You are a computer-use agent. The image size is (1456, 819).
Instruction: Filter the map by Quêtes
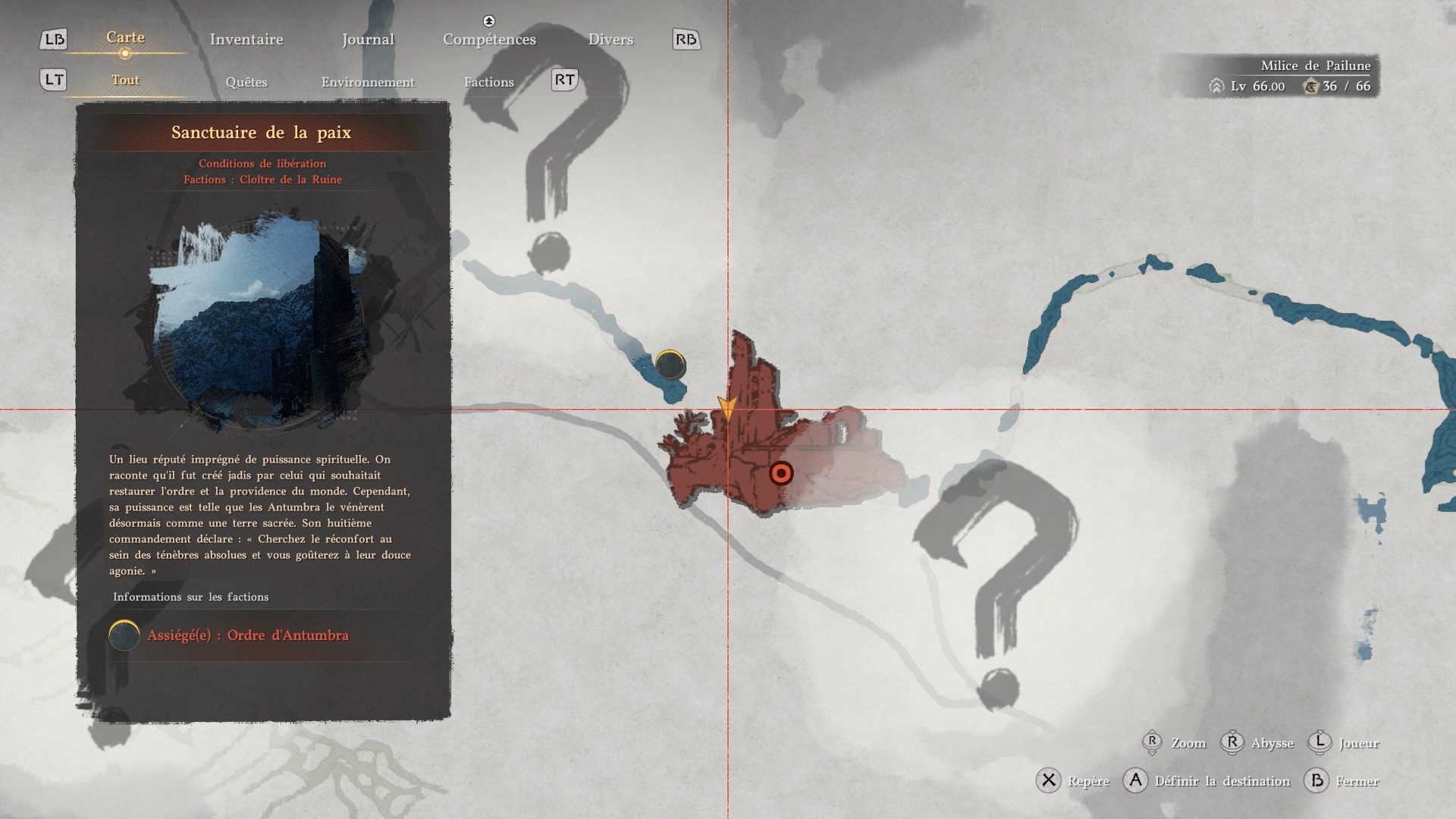(x=246, y=82)
